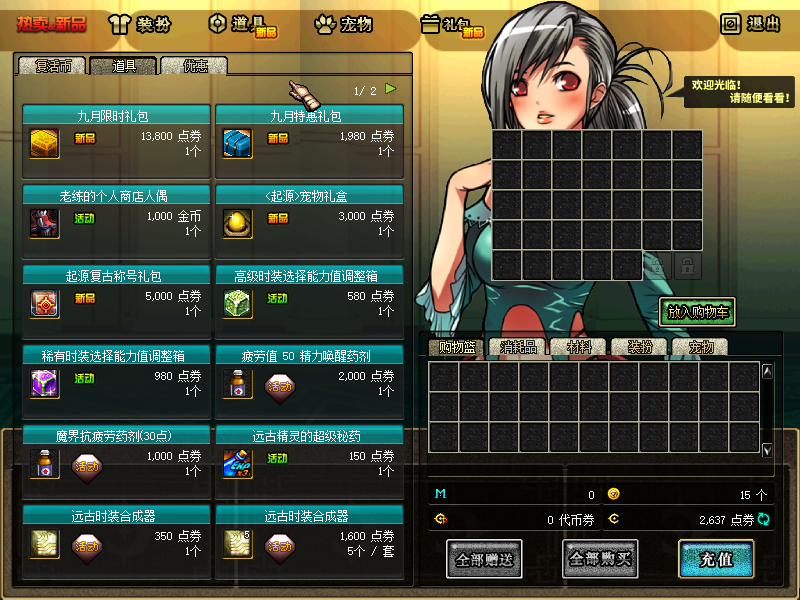Screen dimensions: 800x600
Task: Select the 九月特惠礼包 blue chest
Action: pos(237,142)
